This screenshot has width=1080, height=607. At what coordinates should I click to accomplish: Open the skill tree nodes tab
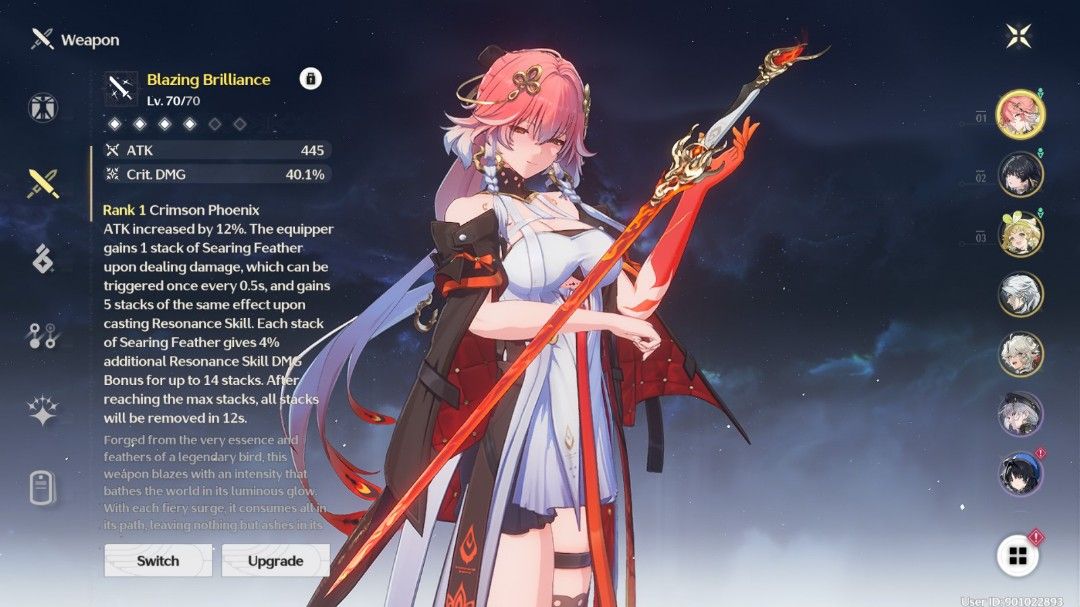43,337
